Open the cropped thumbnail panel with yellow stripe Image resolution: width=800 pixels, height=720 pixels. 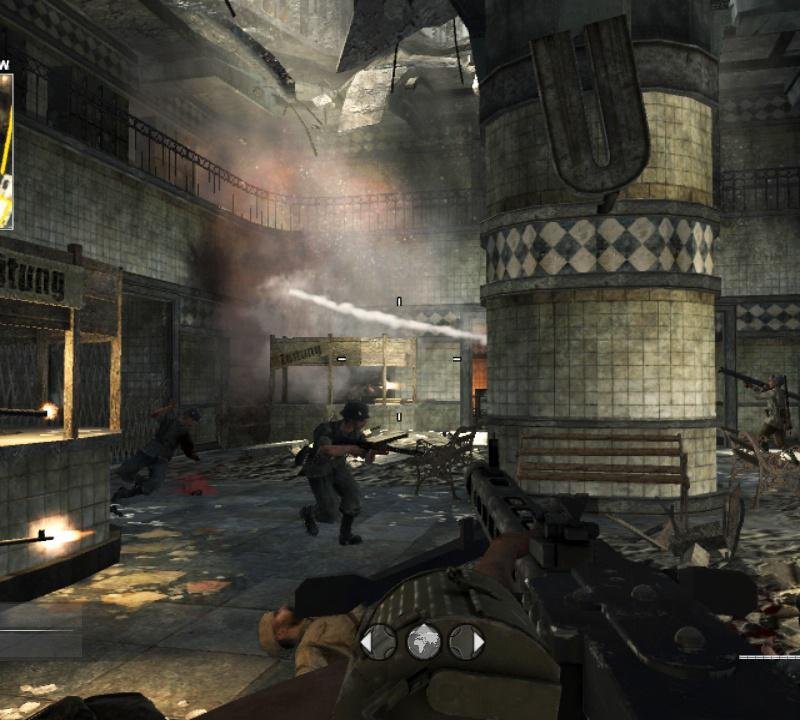coord(6,140)
